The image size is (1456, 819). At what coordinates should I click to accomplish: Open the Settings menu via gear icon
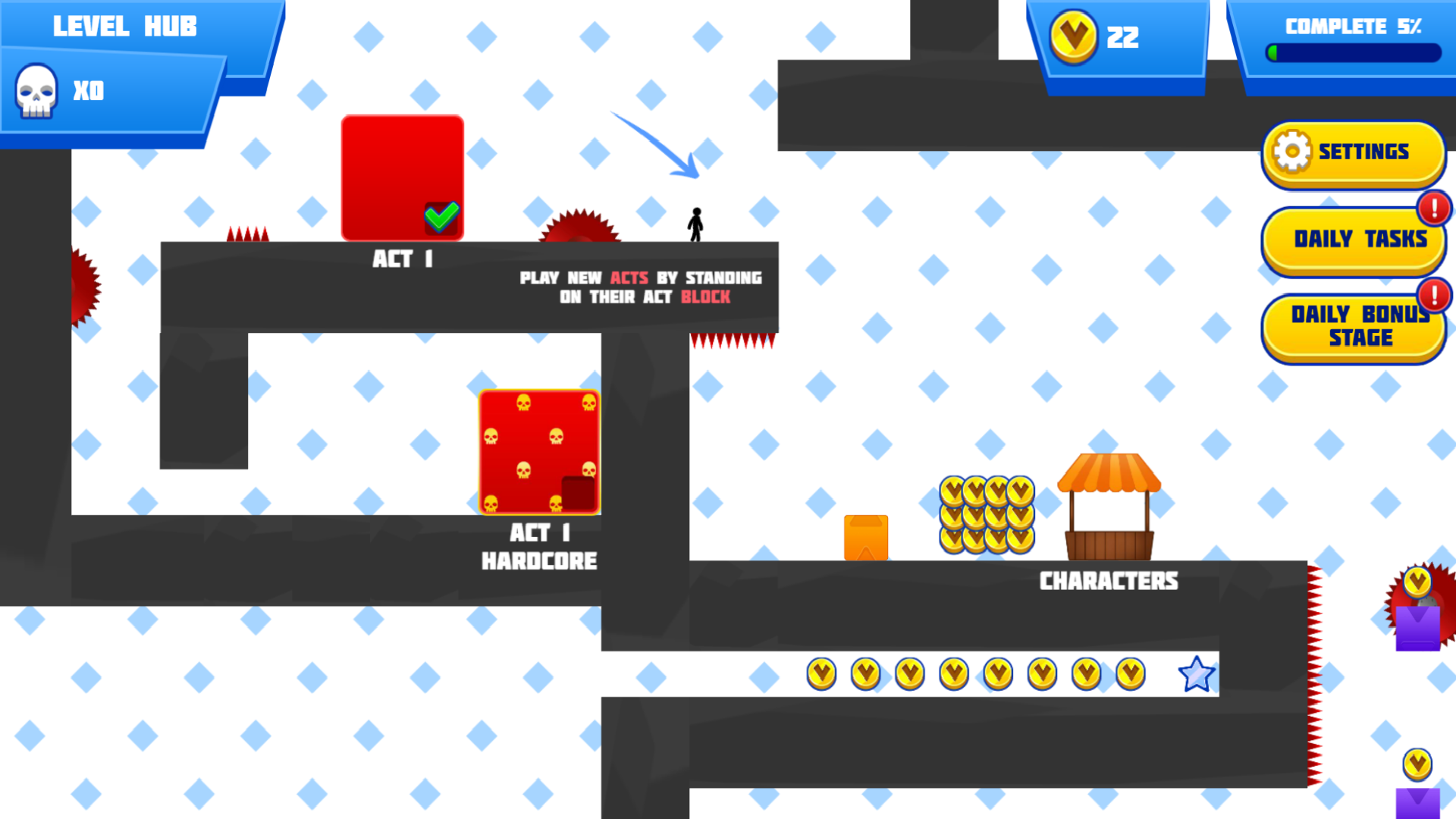[x=1293, y=151]
